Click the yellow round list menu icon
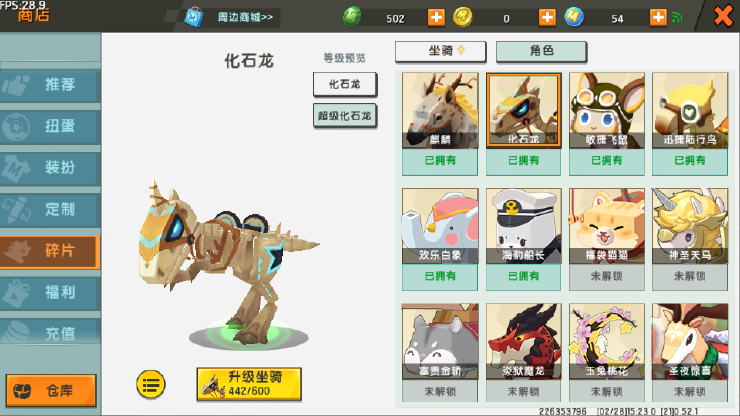 [151, 382]
